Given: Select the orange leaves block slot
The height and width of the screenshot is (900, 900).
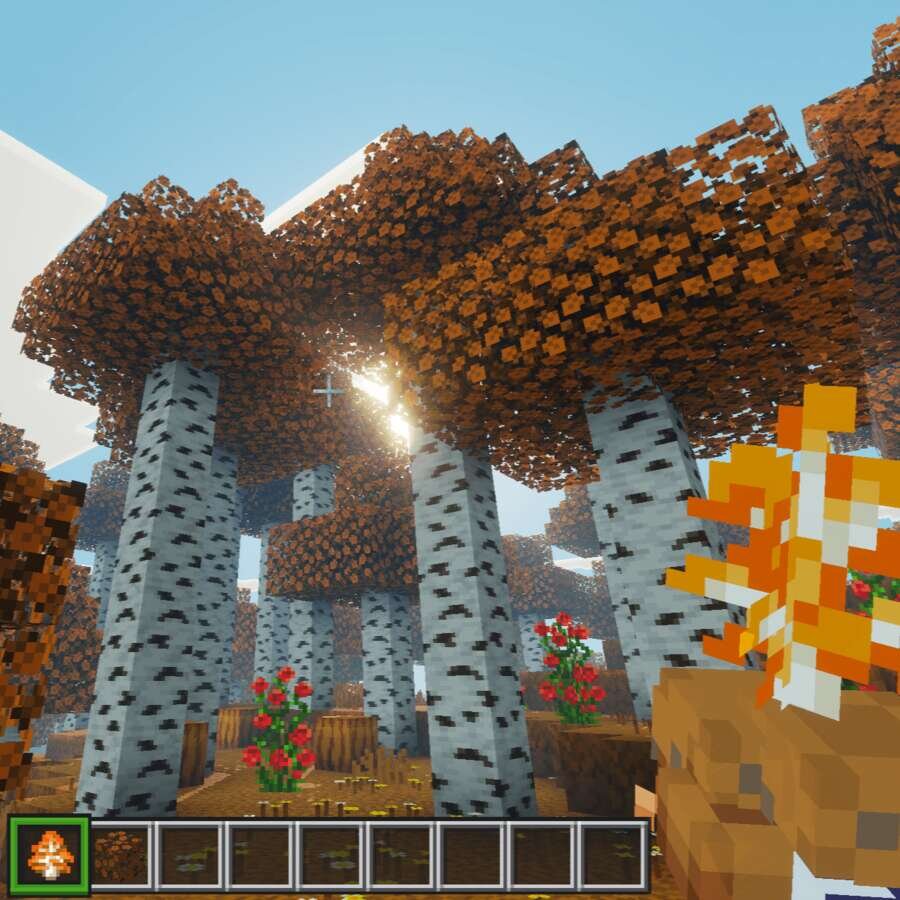Looking at the screenshot, I should [119, 856].
